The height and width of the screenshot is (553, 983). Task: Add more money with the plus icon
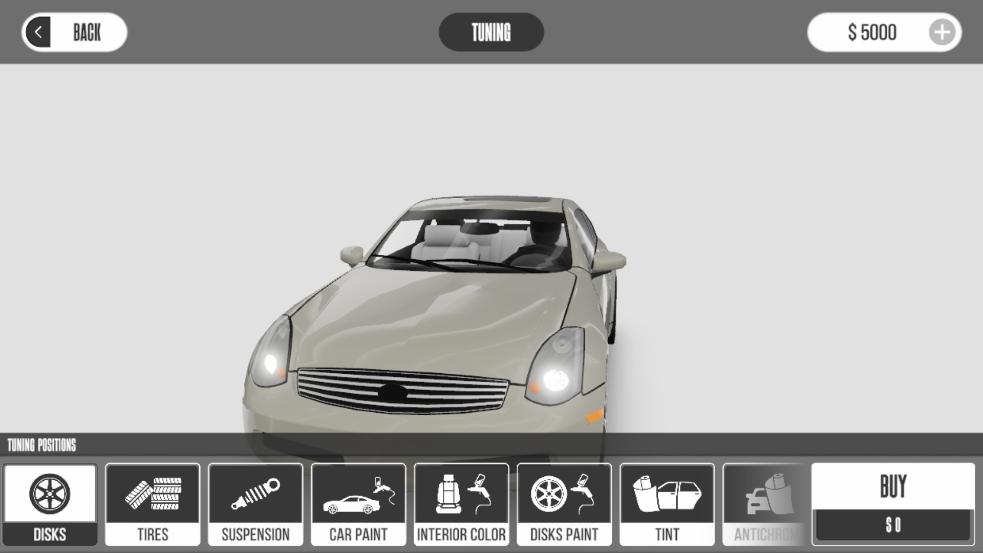(941, 32)
